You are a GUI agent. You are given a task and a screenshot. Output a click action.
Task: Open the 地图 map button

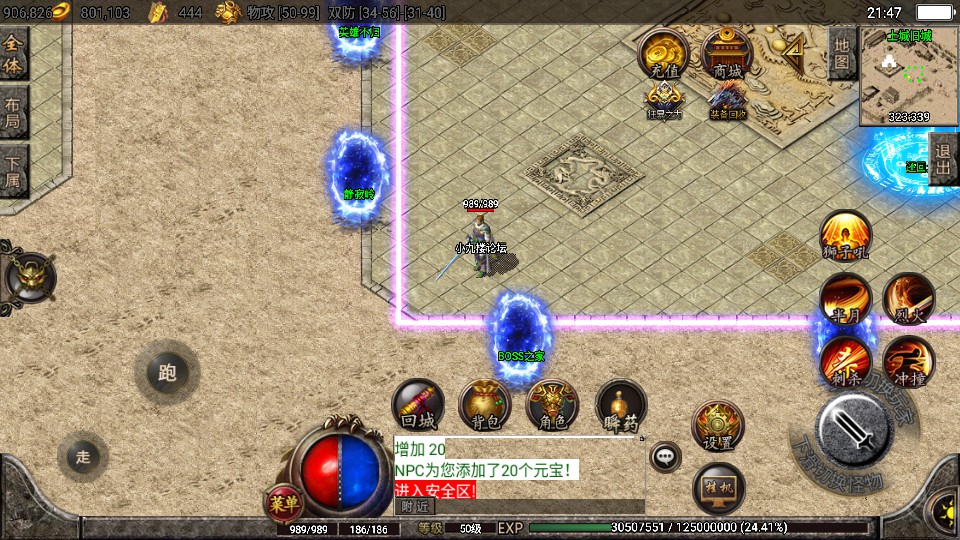tap(842, 53)
